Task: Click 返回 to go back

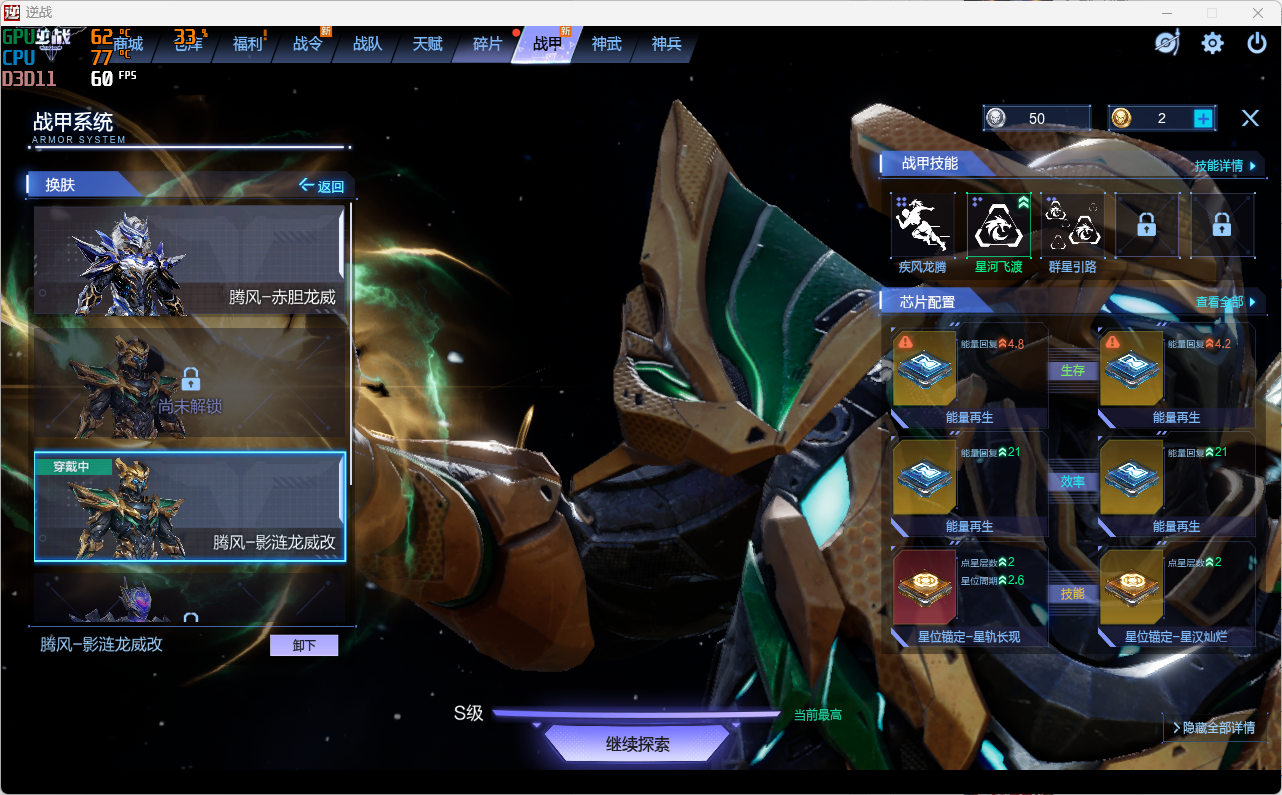Action: [x=322, y=186]
